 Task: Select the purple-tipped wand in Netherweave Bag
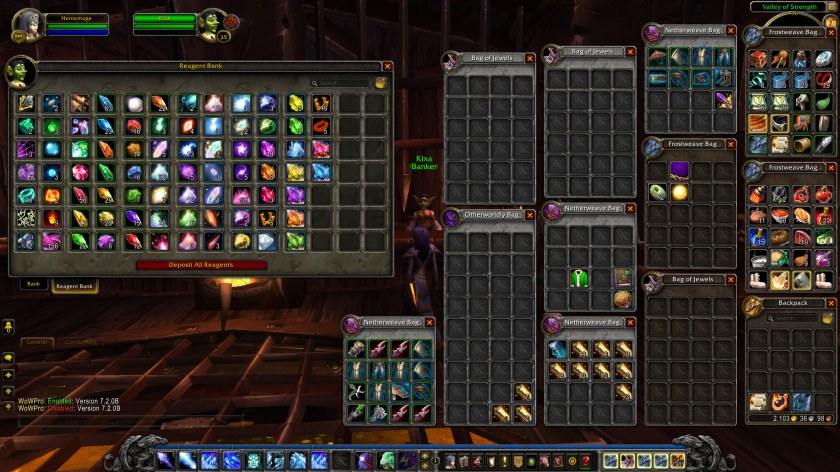pos(723,99)
